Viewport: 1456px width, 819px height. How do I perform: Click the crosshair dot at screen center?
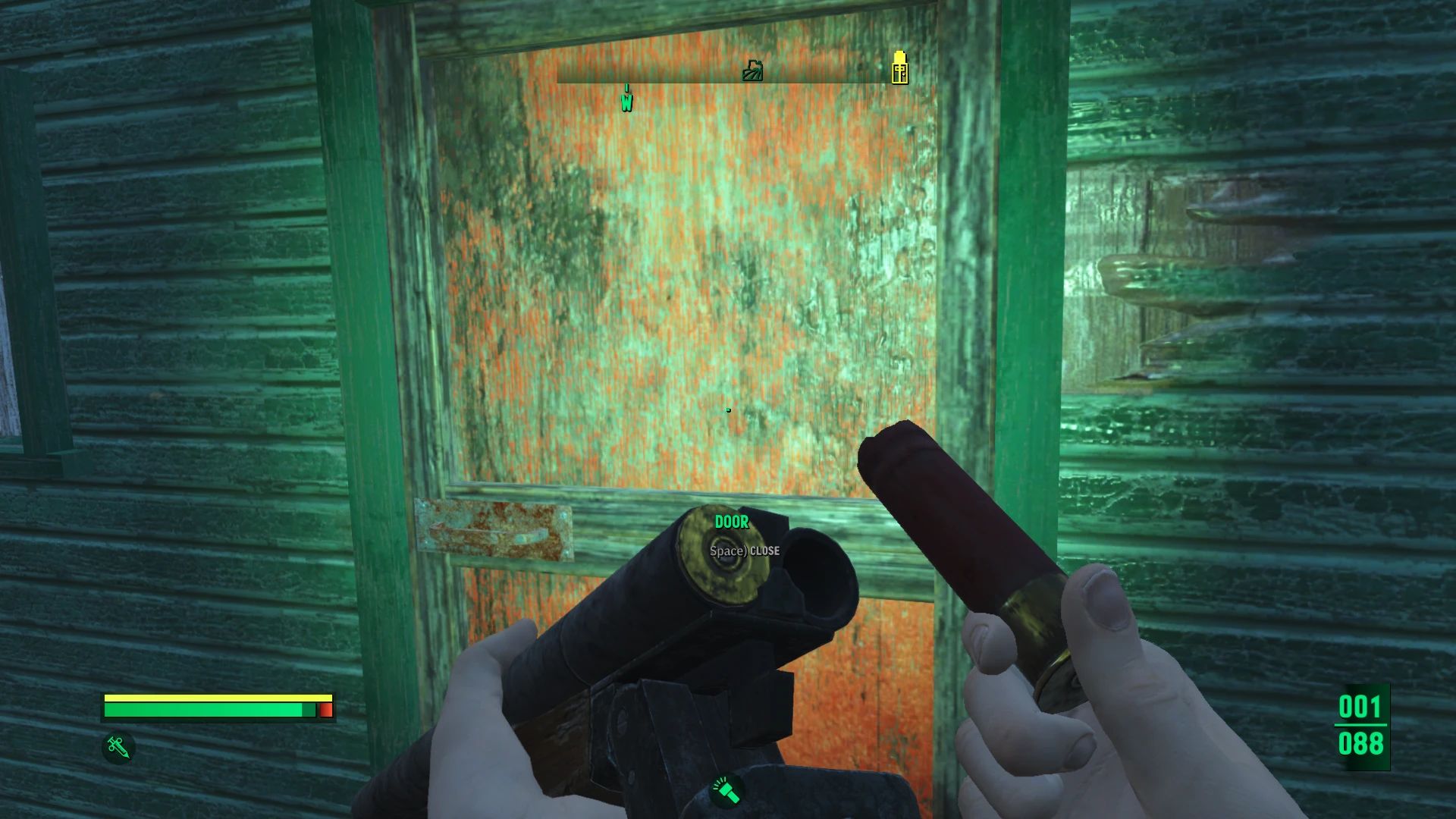tap(728, 409)
